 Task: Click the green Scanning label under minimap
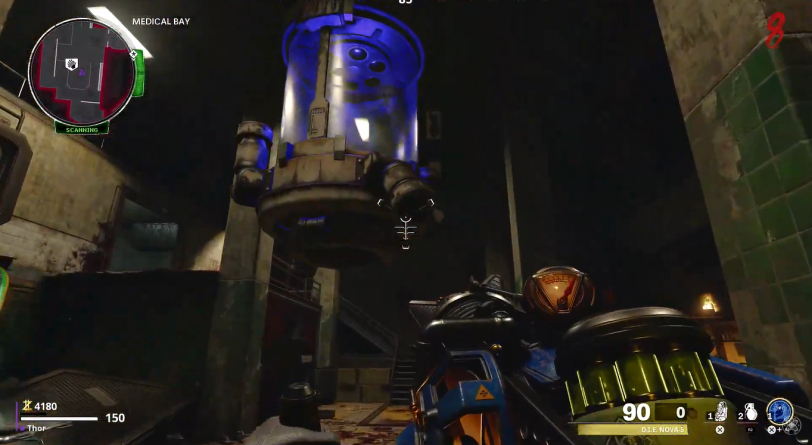tap(81, 129)
